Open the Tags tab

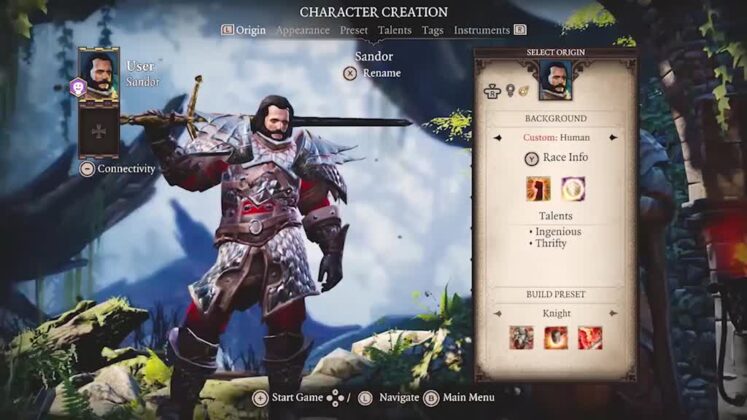coord(433,30)
